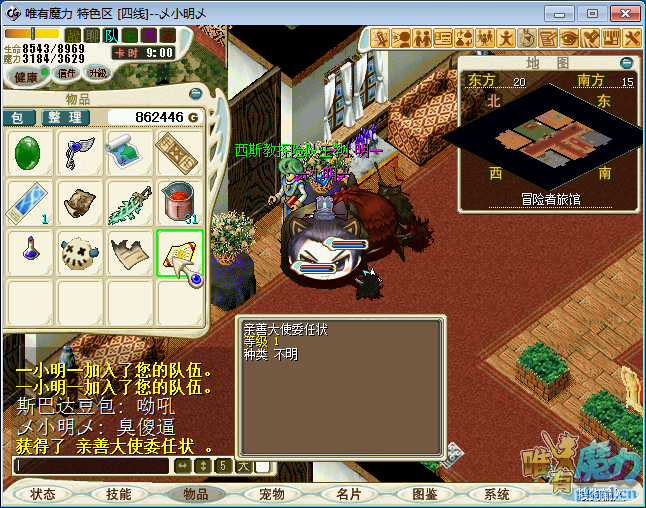This screenshot has width=646, height=508.
Task: Pick the green feathered sword item
Action: point(131,204)
